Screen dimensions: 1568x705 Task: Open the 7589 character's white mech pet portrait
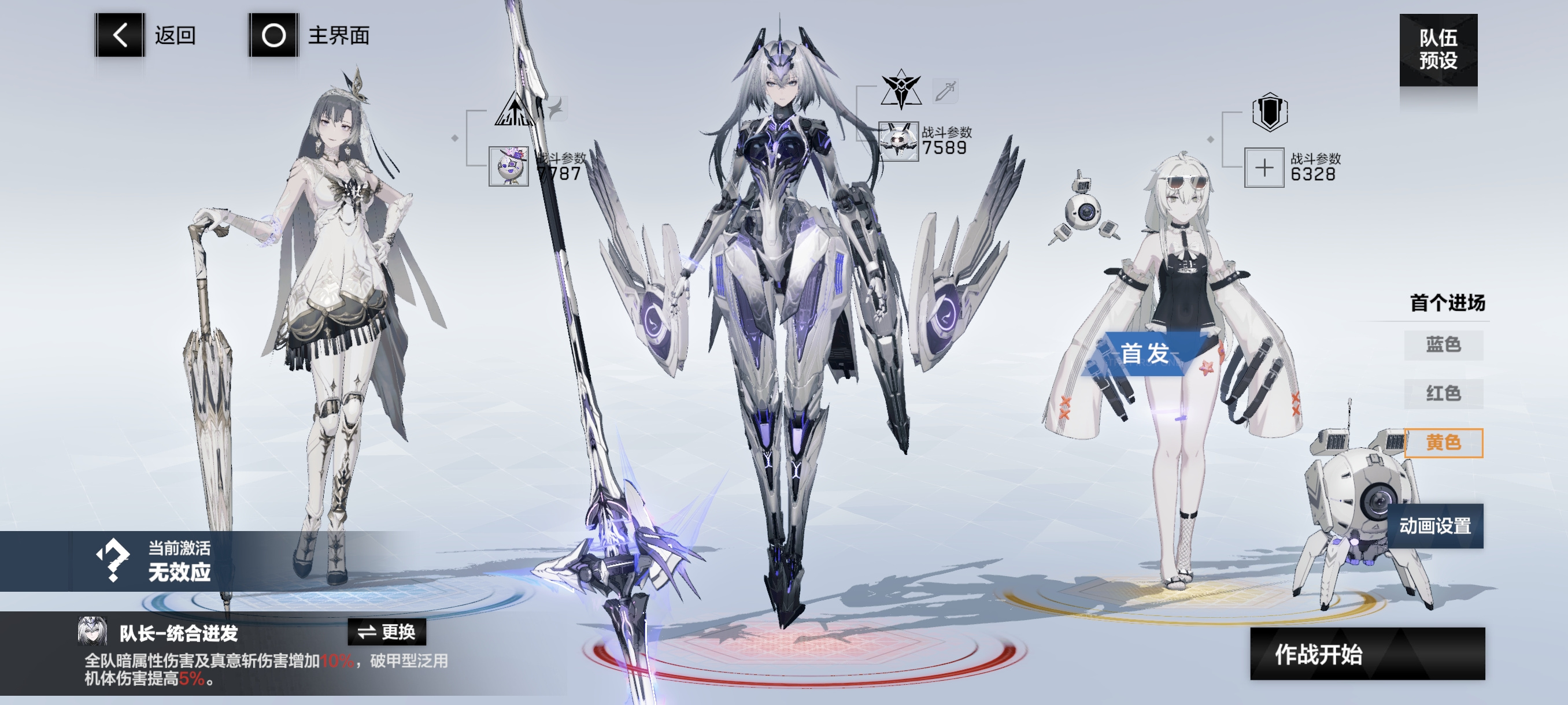point(898,141)
